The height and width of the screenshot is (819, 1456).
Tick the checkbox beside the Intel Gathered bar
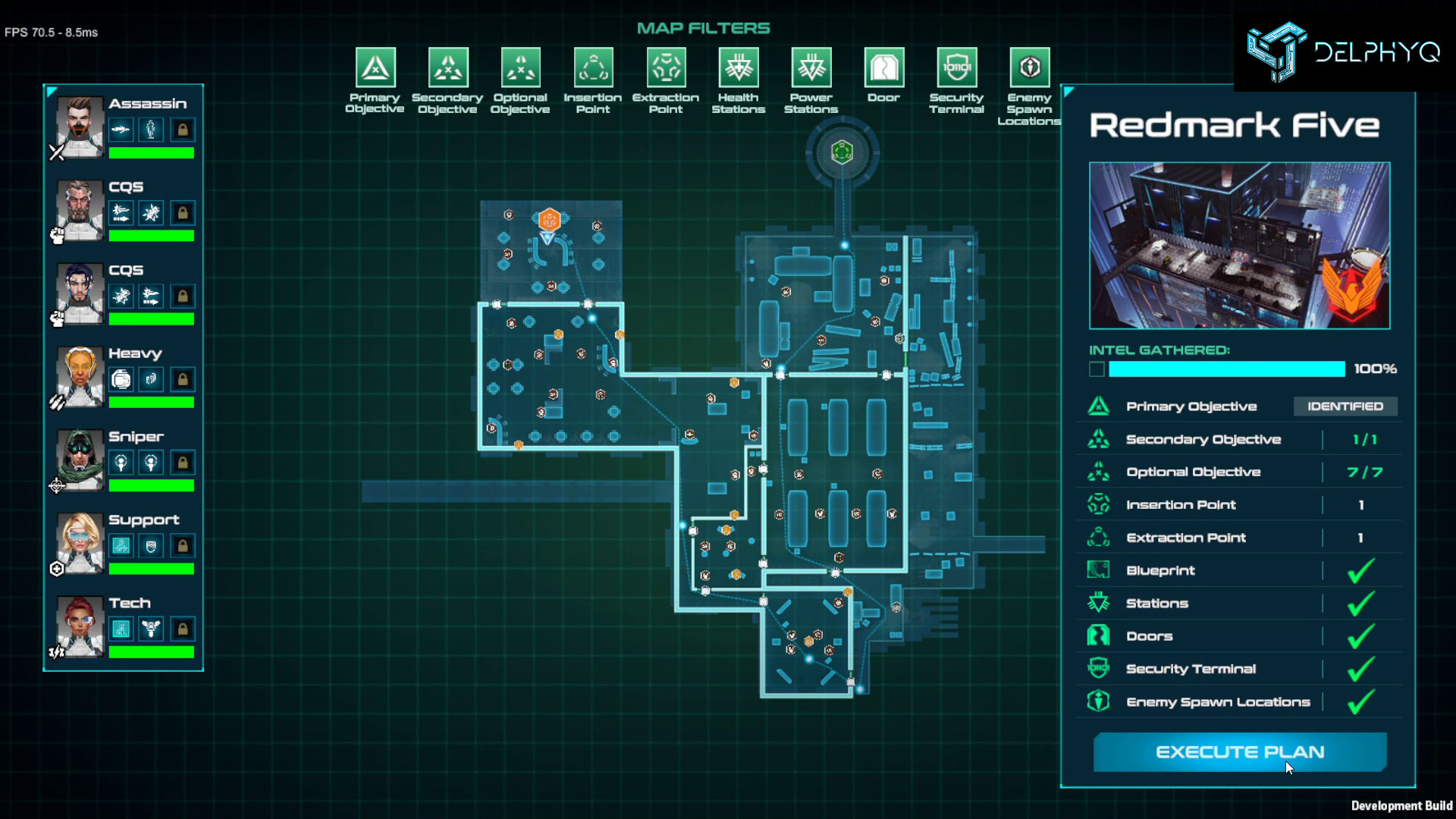pos(1097,369)
